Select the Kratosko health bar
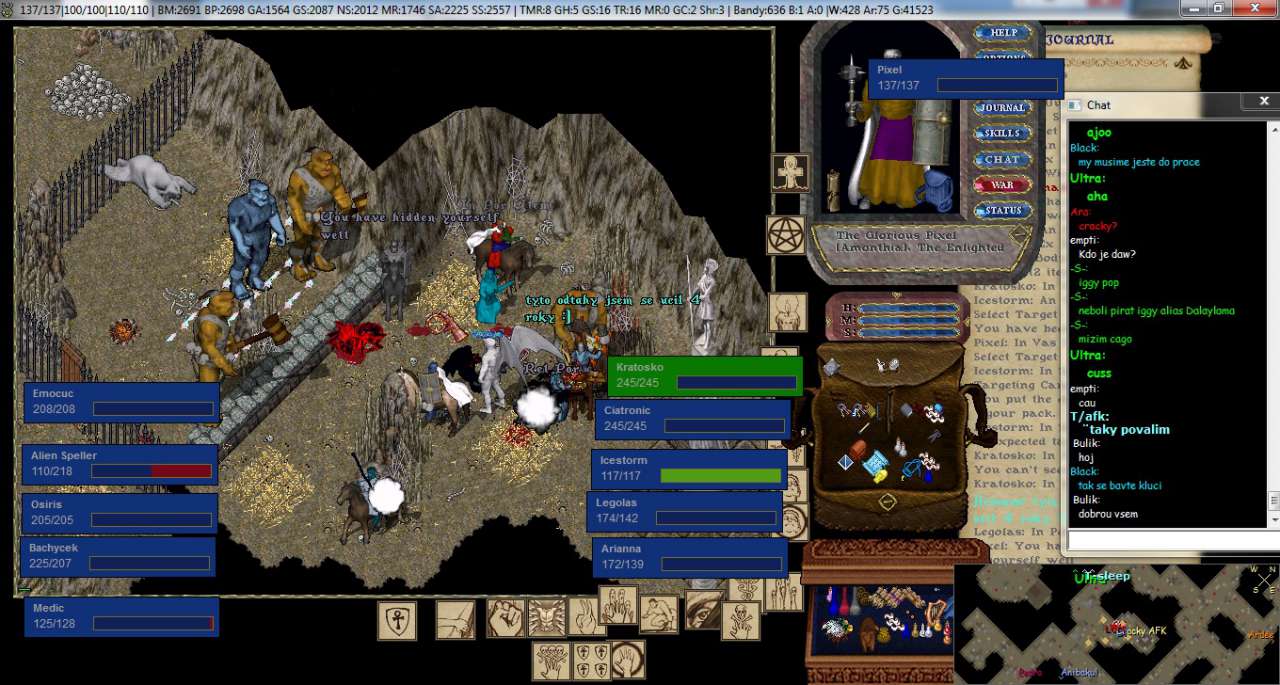 (705, 376)
